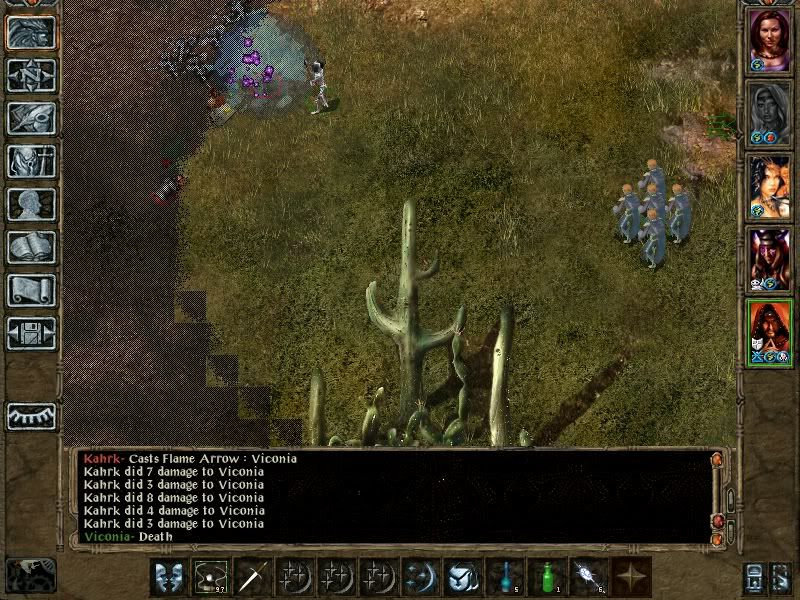The height and width of the screenshot is (600, 800).
Task: Select the greyed-out dead Viconia portrait
Action: point(770,113)
